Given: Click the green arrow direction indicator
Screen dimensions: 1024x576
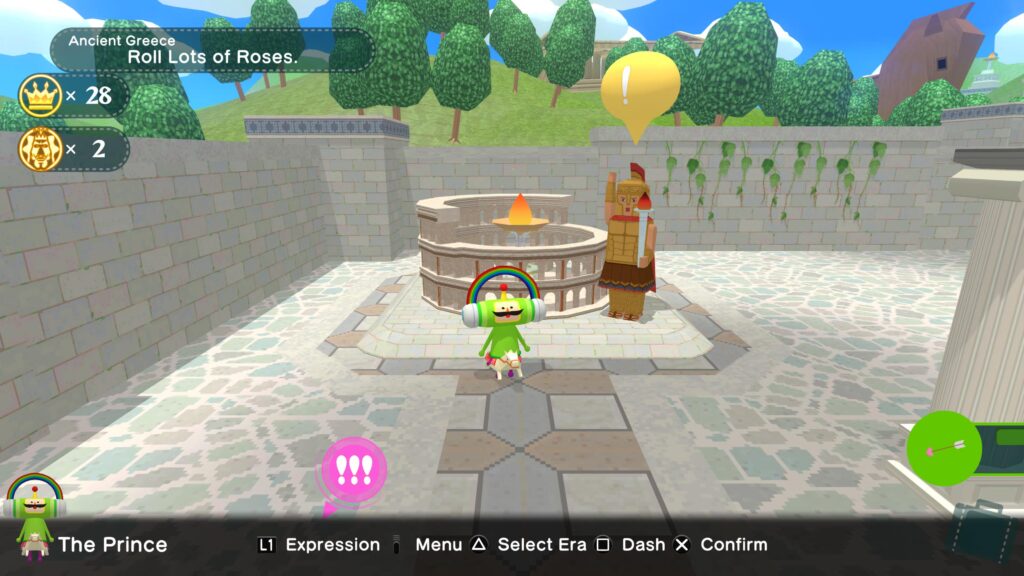Looking at the screenshot, I should click(943, 449).
